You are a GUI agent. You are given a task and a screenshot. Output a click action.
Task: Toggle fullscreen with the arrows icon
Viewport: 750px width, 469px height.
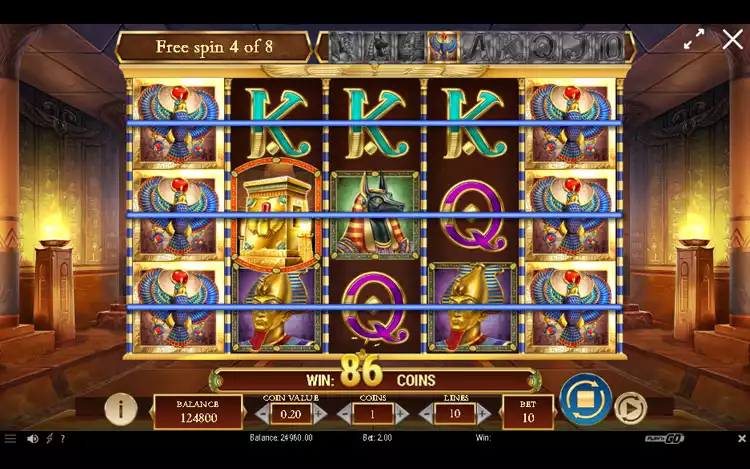point(694,39)
